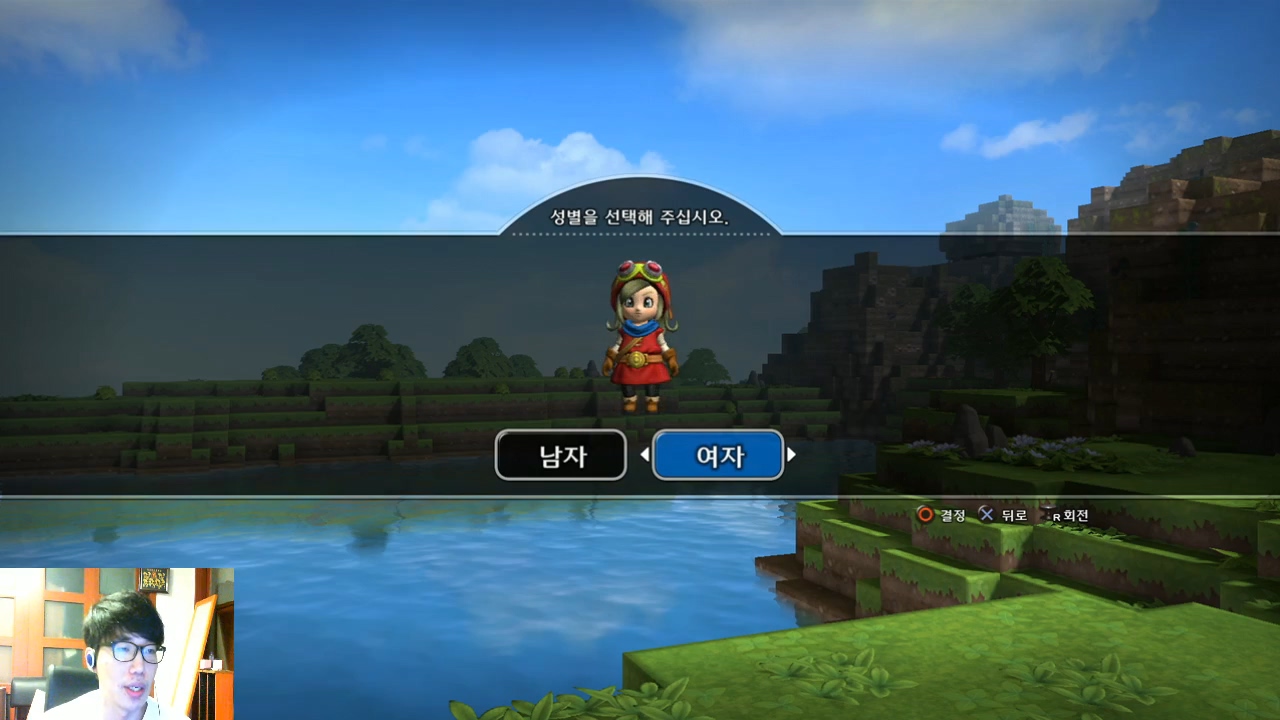Click the right arrow beside 여자
Viewport: 1280px width, 720px height.
tap(791, 455)
